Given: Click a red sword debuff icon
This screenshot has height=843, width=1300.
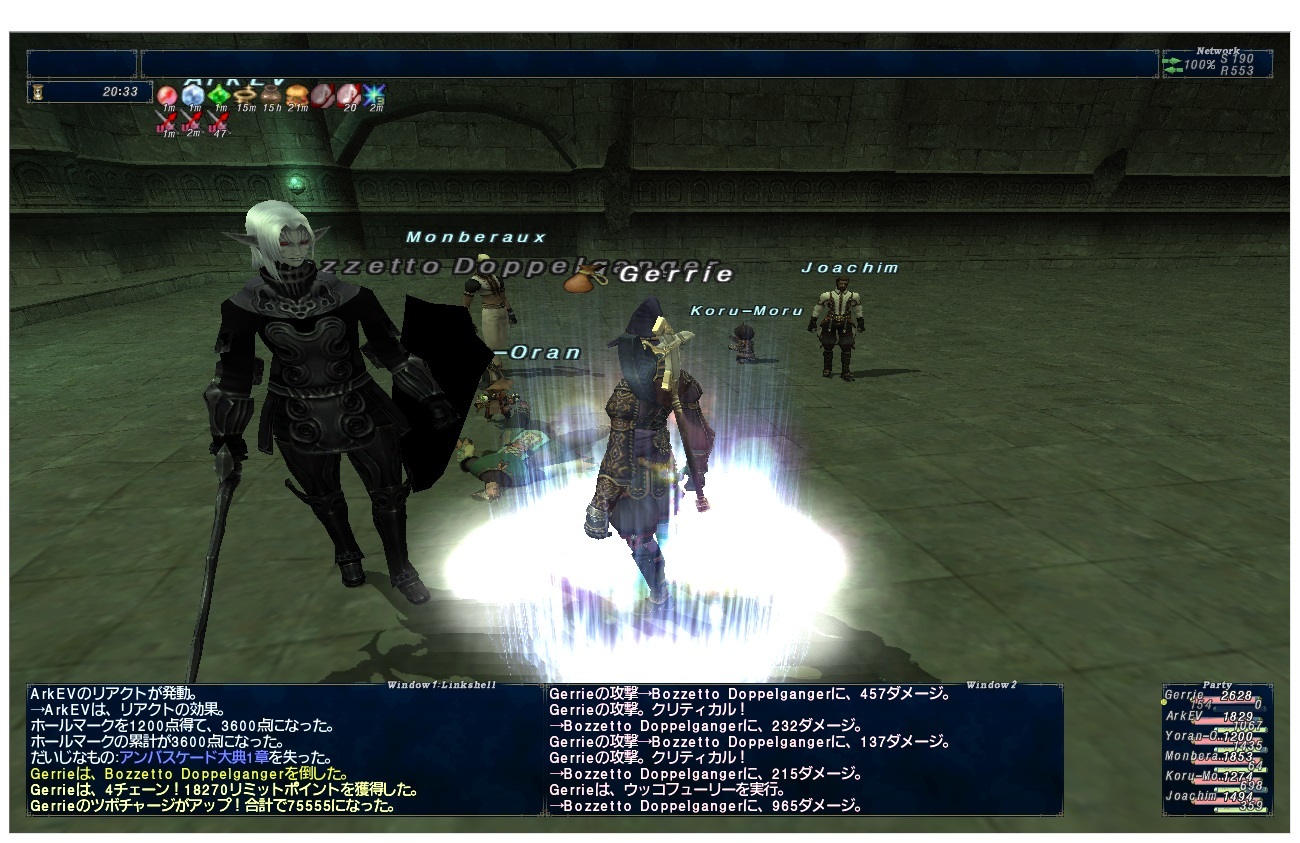Looking at the screenshot, I should tap(166, 119).
